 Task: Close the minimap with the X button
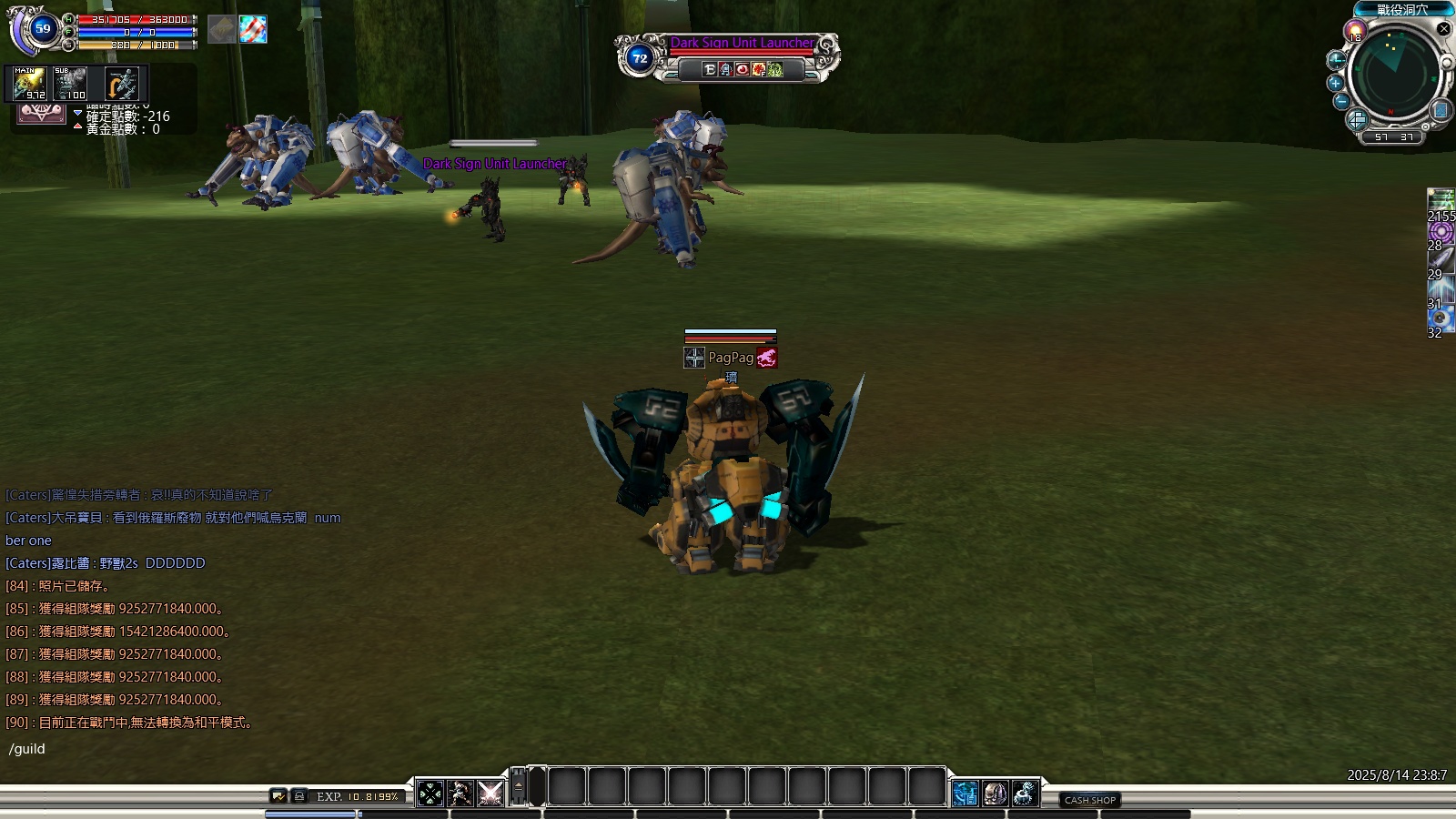coord(1443,29)
